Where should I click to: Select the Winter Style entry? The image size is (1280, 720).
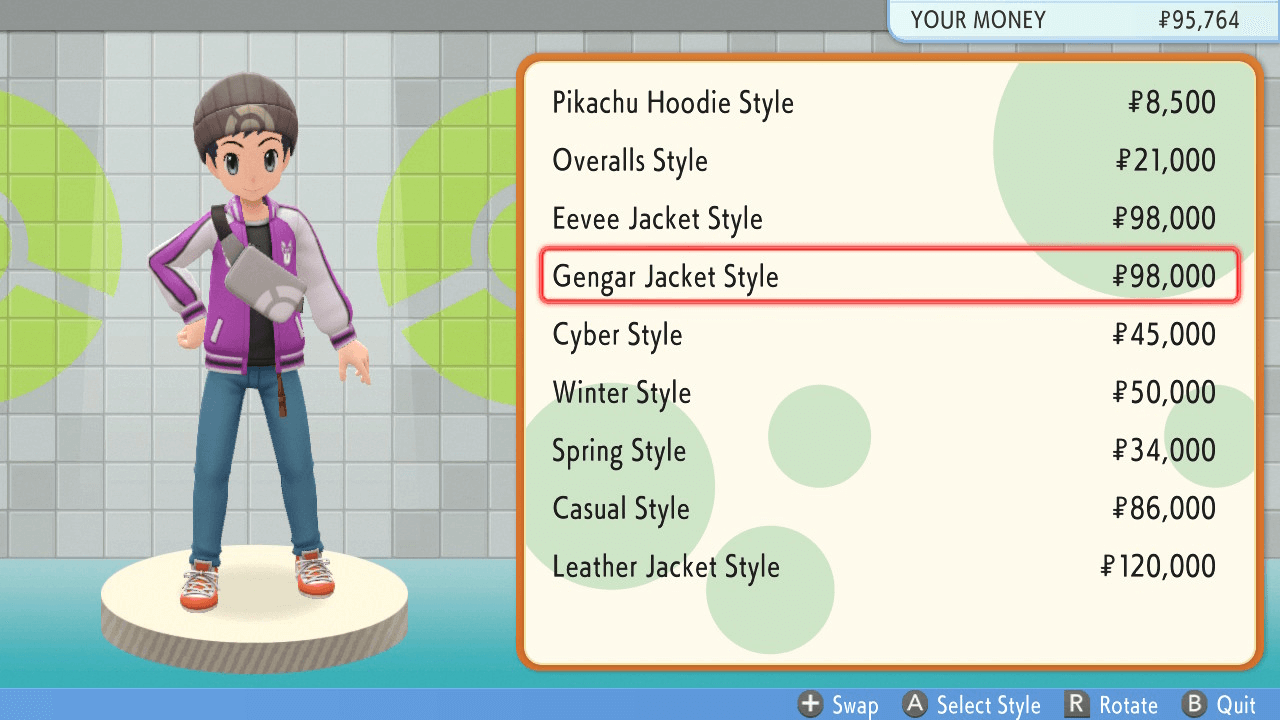point(621,392)
